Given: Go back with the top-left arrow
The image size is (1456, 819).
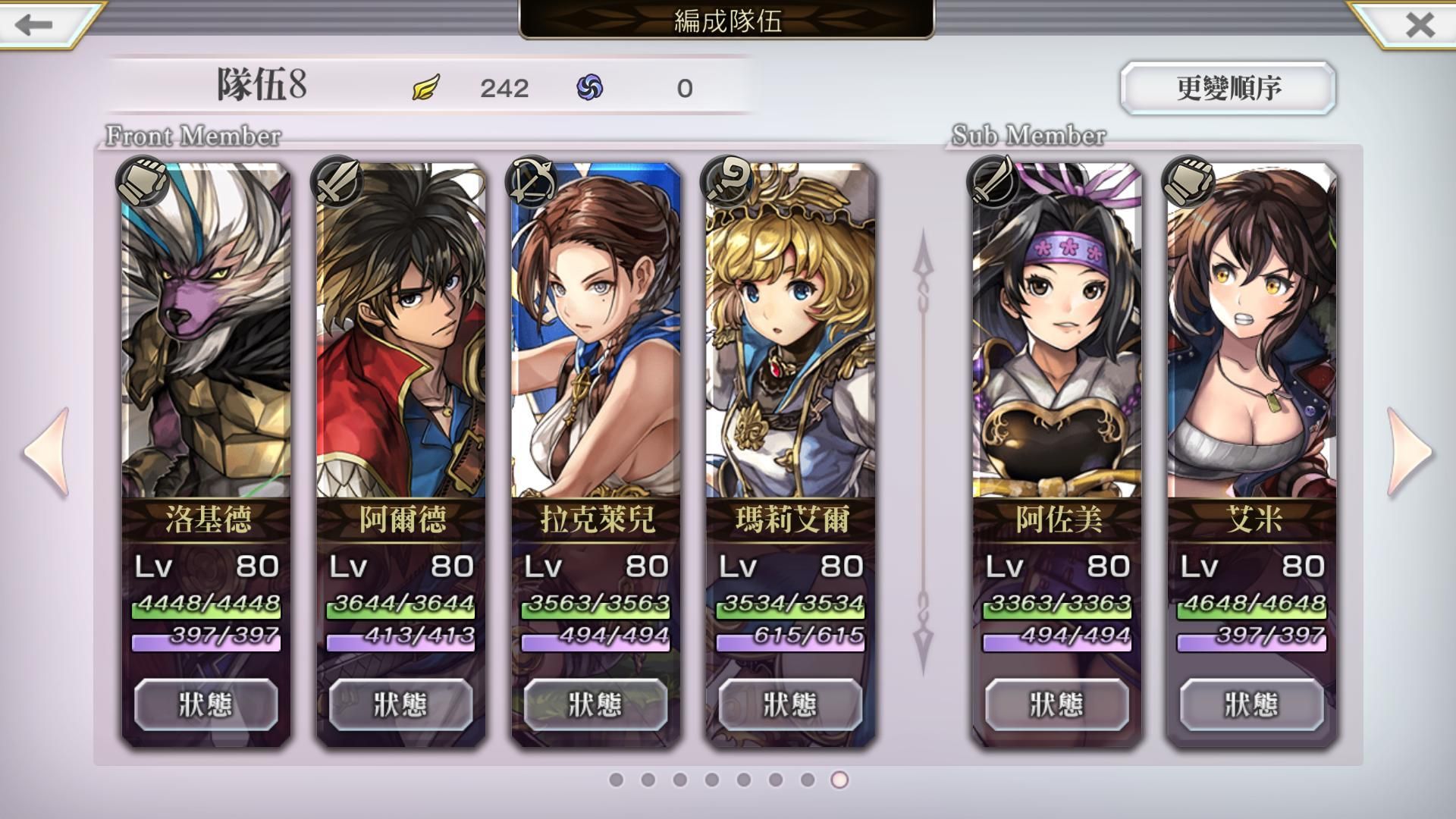Looking at the screenshot, I should point(34,24).
